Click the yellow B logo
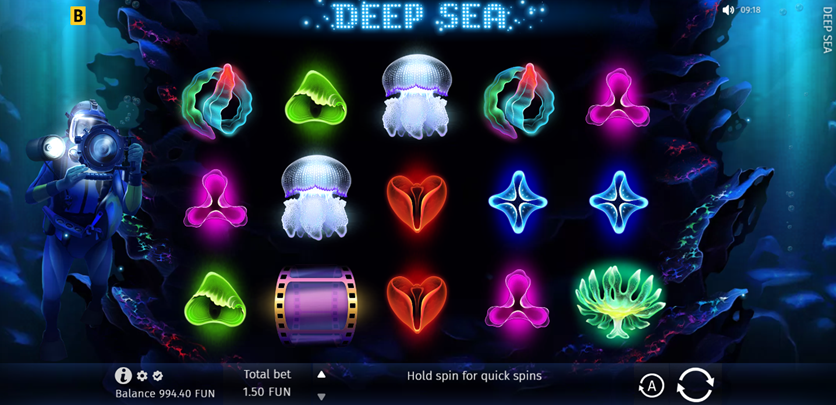836x405 pixels. coord(79,16)
